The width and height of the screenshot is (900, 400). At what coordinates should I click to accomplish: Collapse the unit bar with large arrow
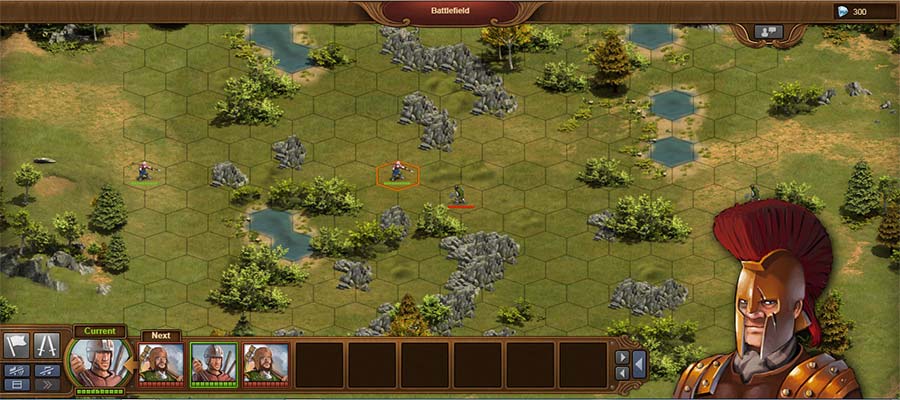pyautogui.click(x=638, y=364)
